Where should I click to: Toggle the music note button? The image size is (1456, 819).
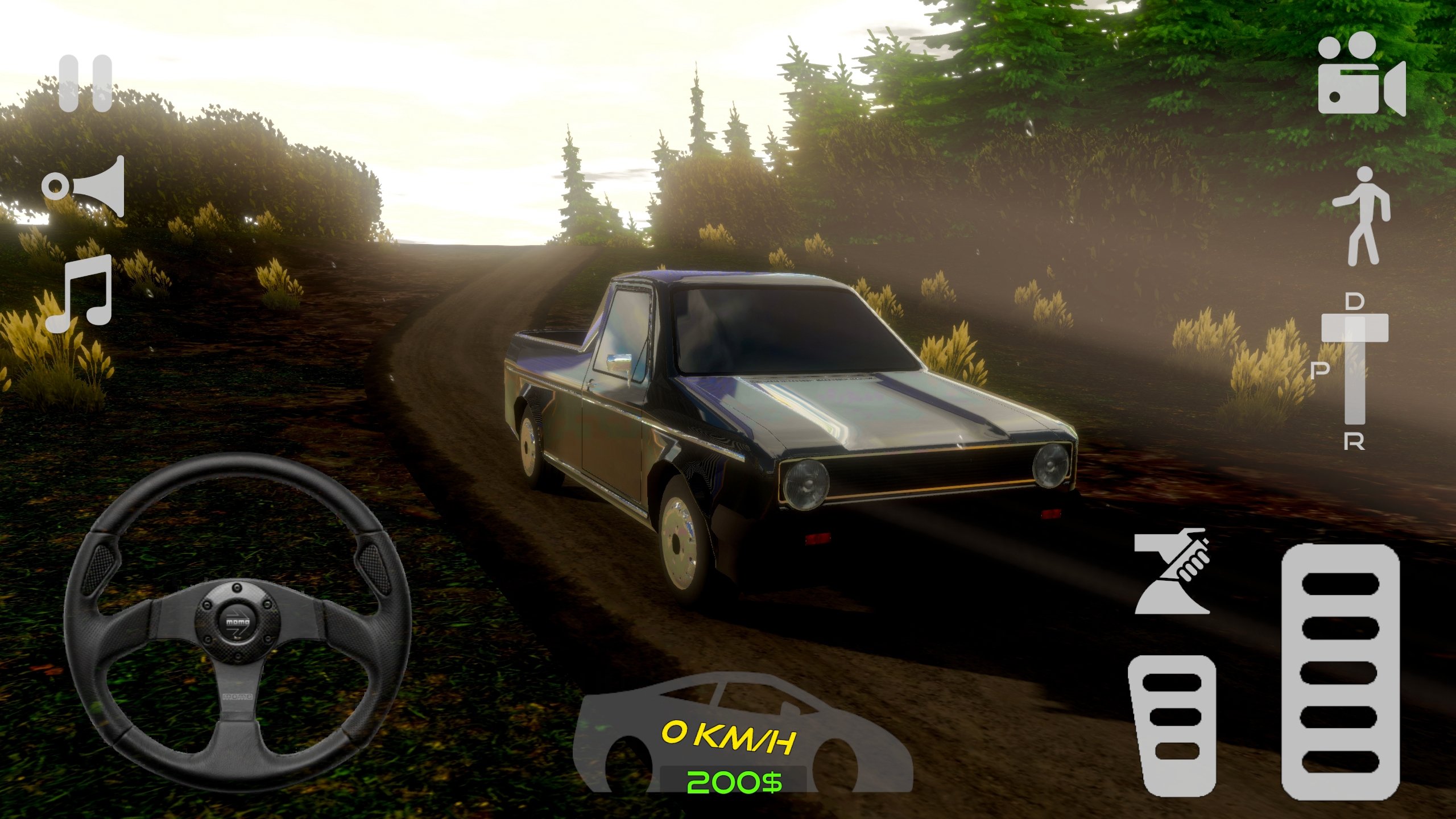pyautogui.click(x=81, y=294)
